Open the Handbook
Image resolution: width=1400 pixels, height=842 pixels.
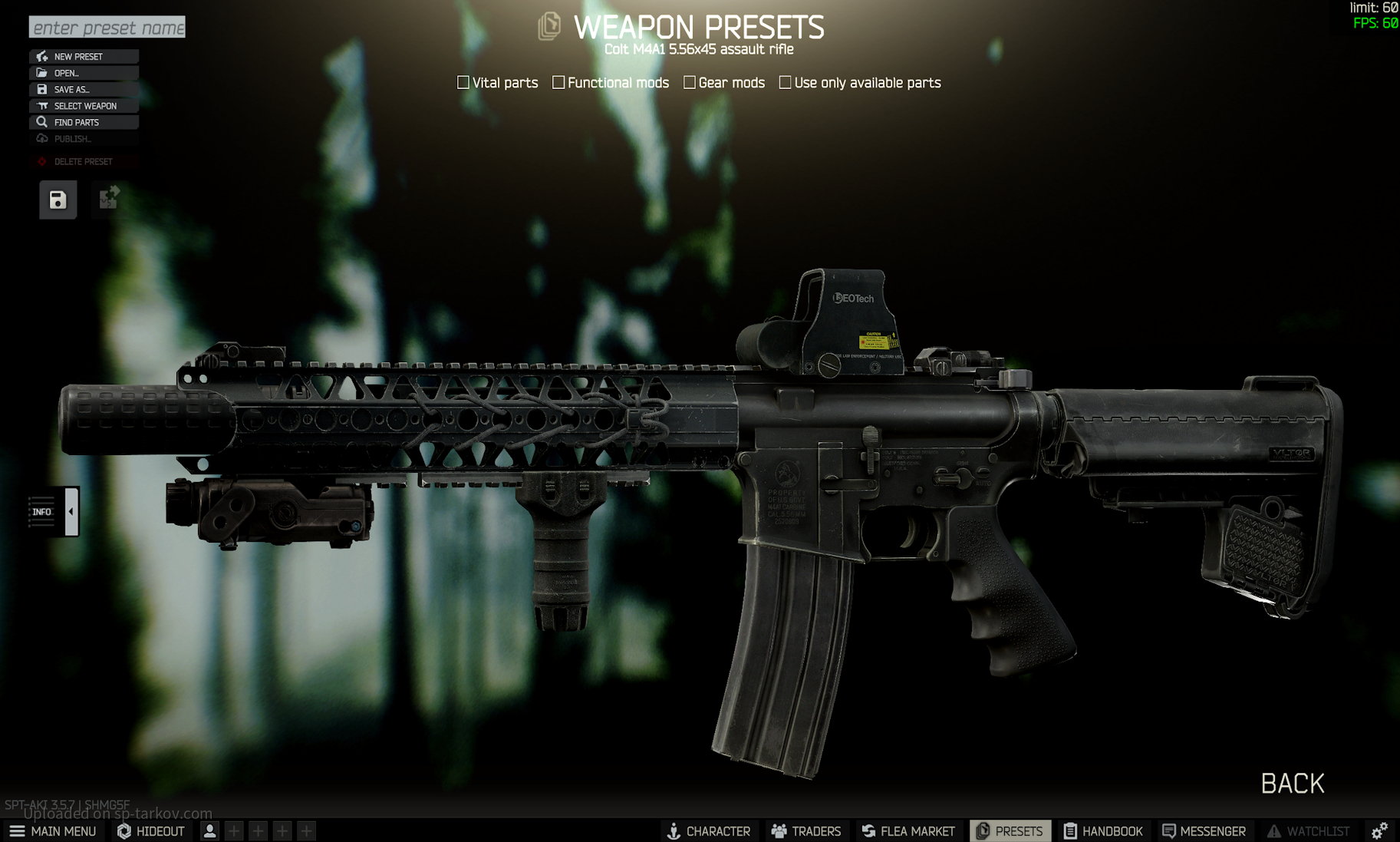tap(1103, 831)
